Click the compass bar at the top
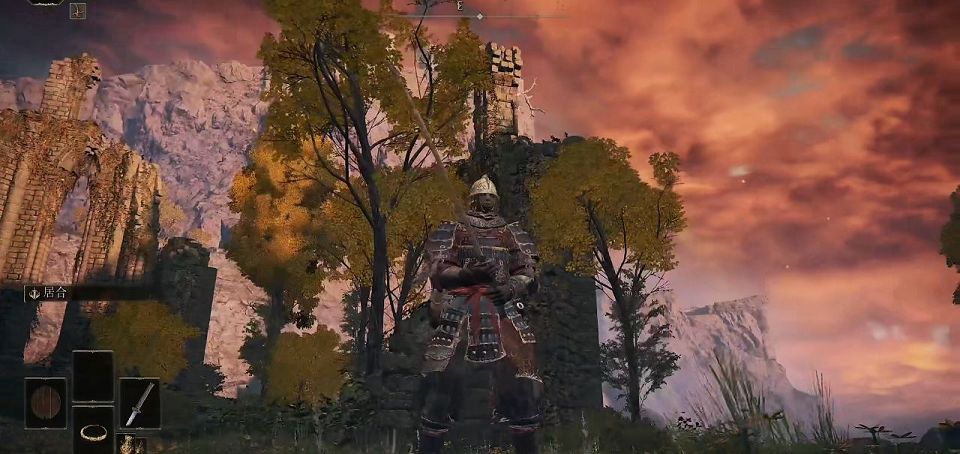960x454 pixels. (x=482, y=11)
